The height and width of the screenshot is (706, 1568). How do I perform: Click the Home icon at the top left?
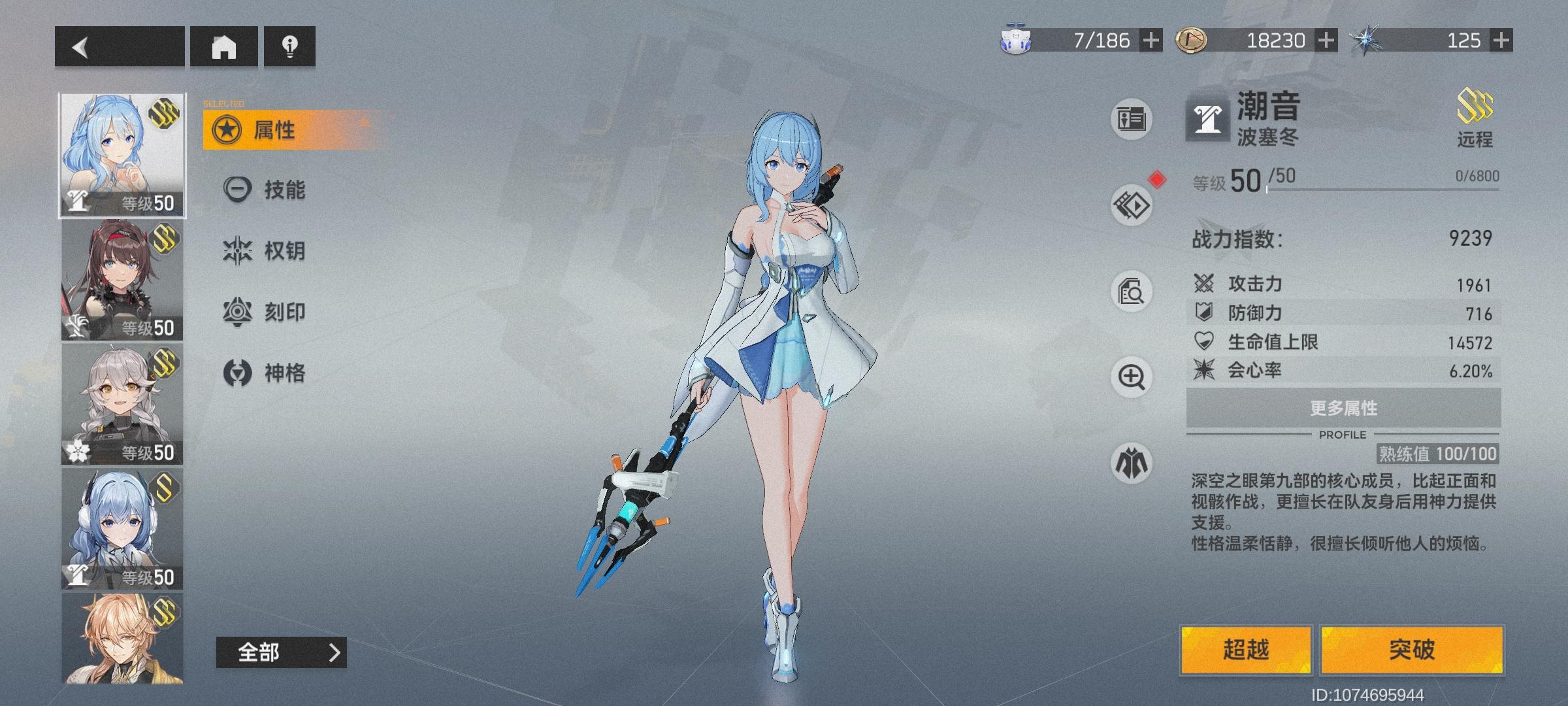point(225,47)
